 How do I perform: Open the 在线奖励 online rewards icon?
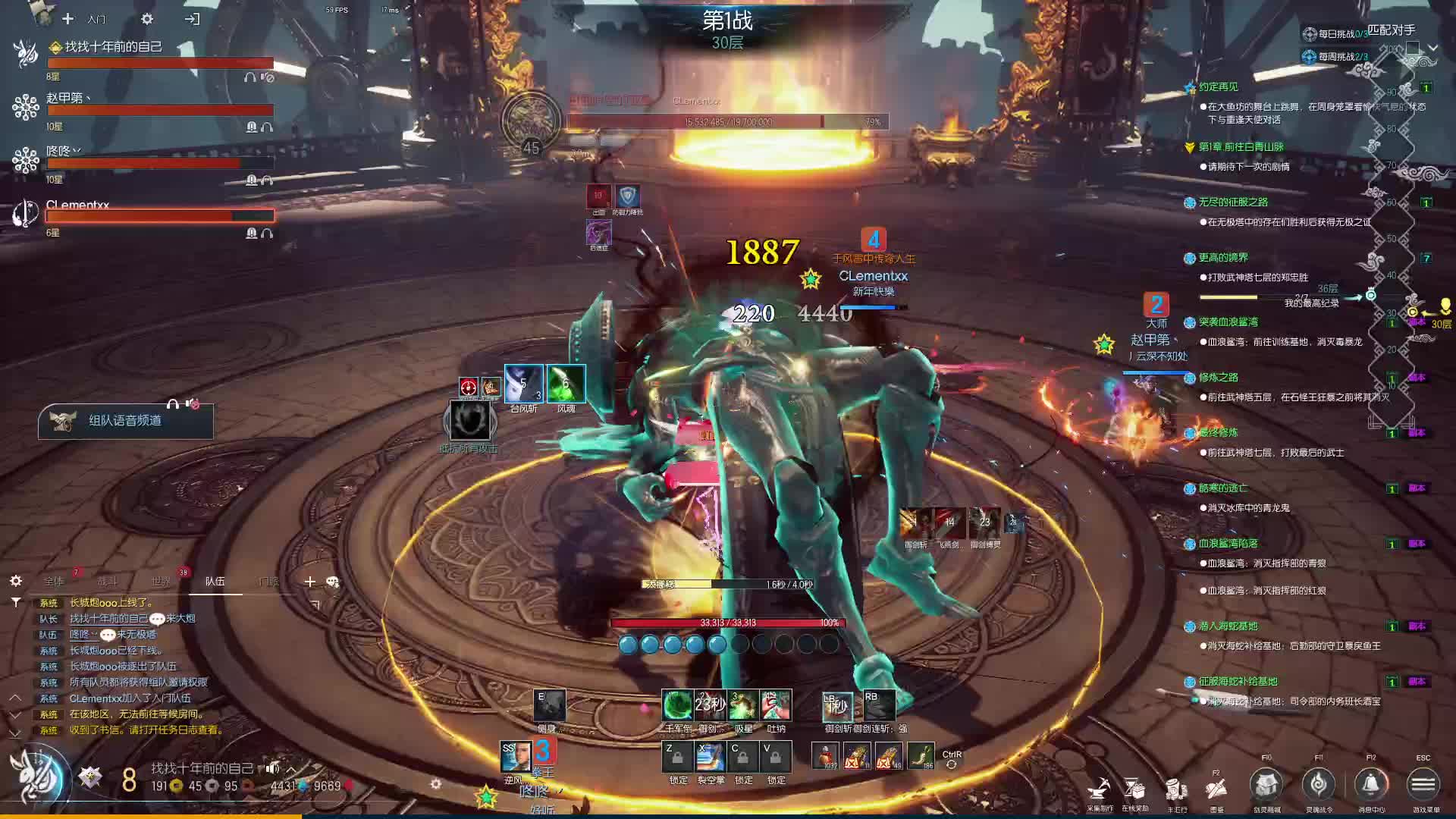tap(1134, 790)
